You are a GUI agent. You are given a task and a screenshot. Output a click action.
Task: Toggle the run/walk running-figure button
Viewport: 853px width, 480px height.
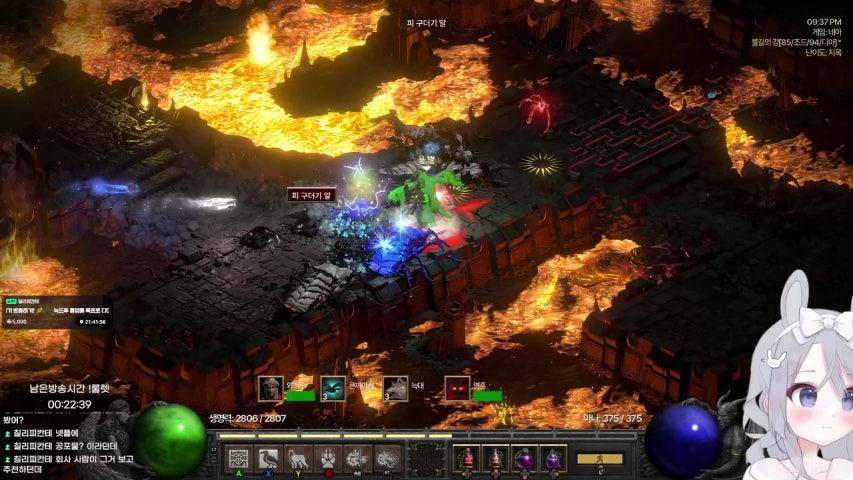click(599, 459)
